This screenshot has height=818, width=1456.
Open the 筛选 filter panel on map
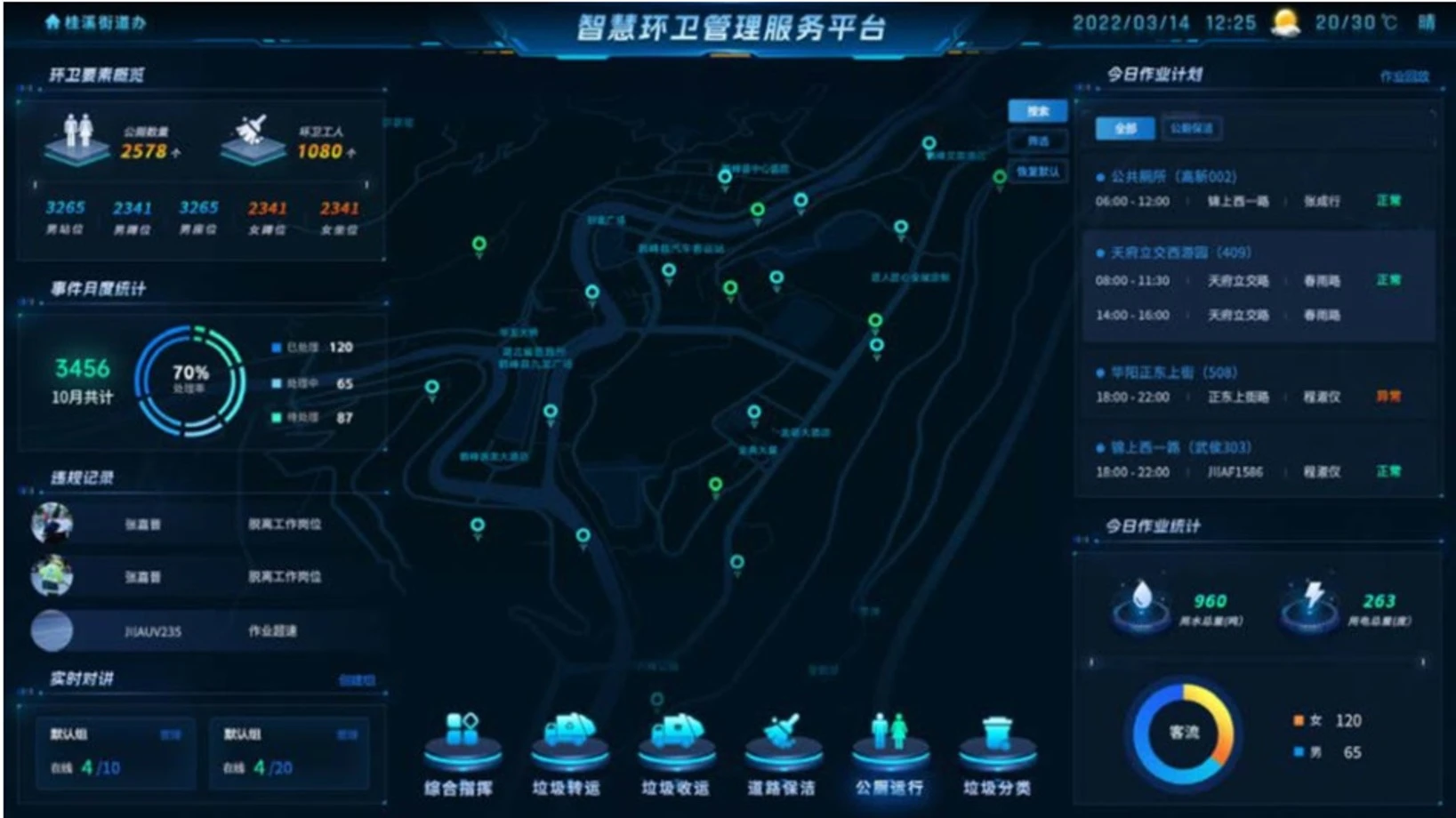pos(1037,140)
